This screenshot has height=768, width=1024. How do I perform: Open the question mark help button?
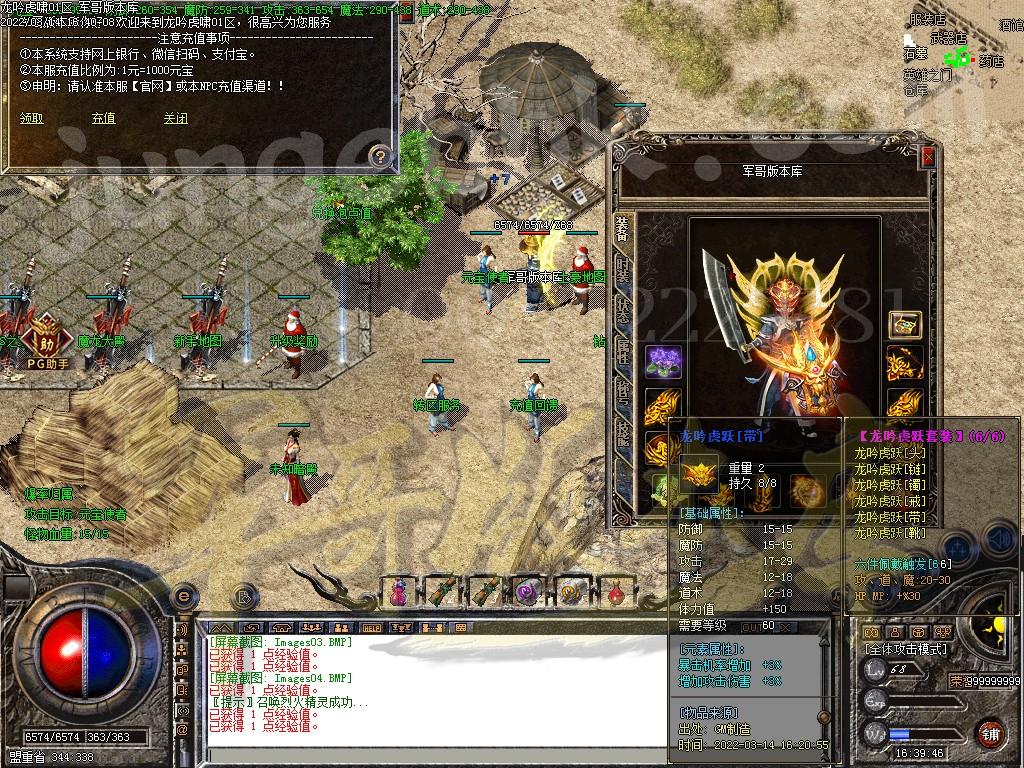click(379, 155)
